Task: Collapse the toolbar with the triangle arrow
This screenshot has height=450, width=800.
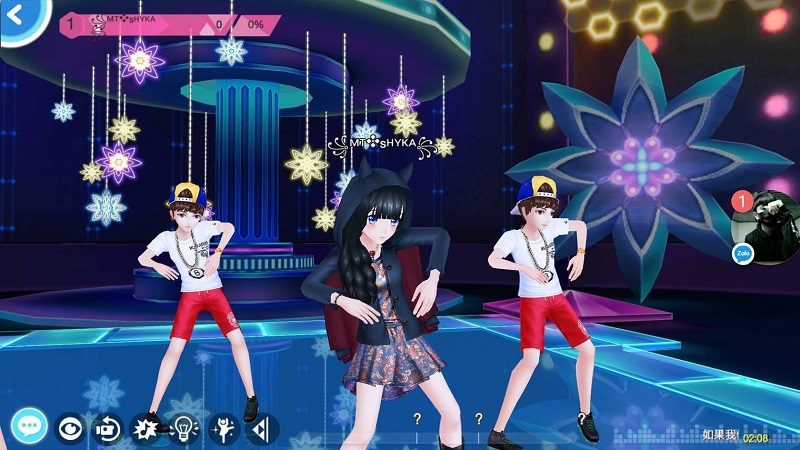Action: pos(260,429)
